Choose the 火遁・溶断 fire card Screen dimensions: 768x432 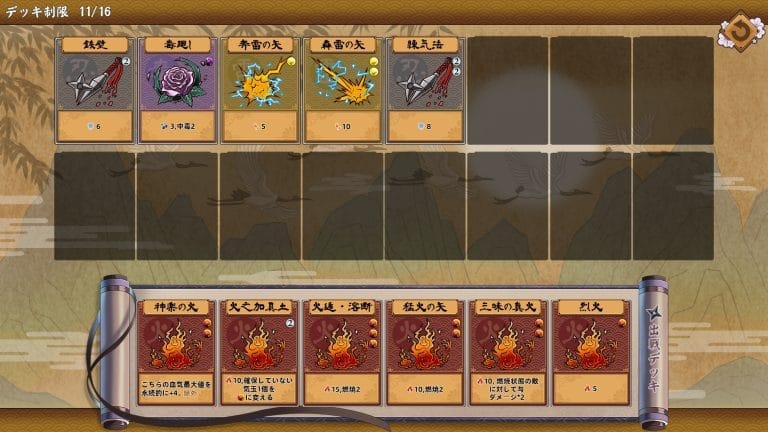tap(342, 350)
